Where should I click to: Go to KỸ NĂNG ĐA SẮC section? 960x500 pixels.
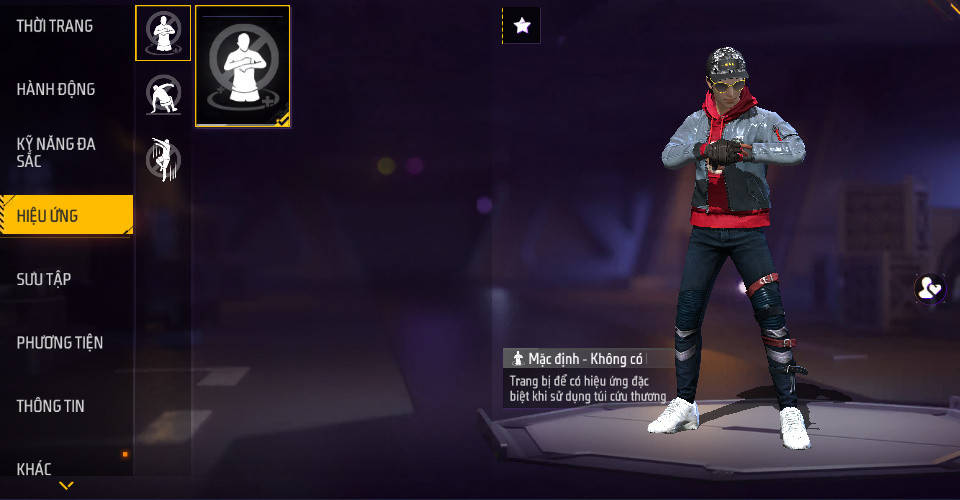point(56,152)
